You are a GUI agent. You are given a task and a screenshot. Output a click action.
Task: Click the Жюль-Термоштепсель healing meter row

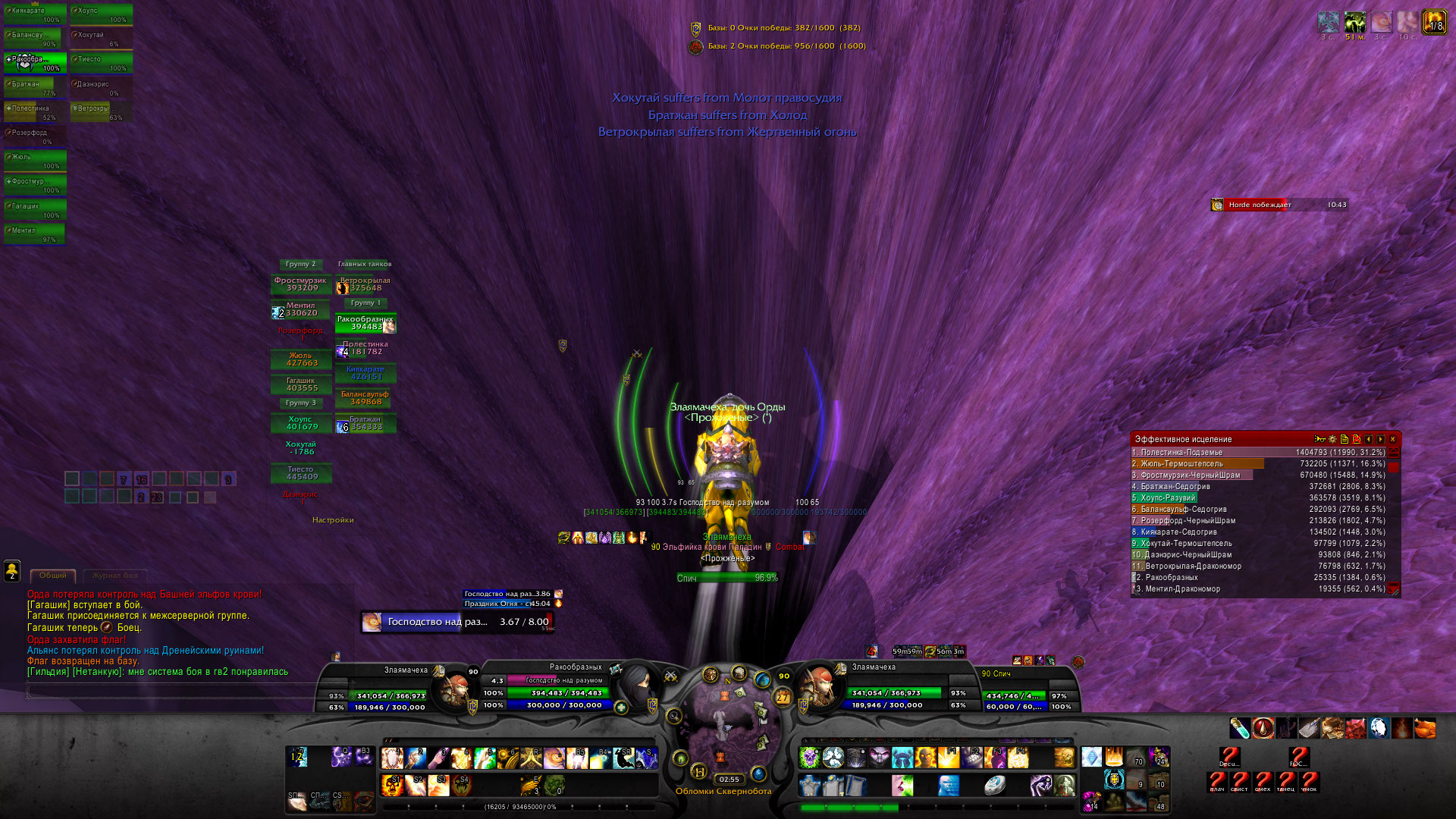pyautogui.click(x=1259, y=464)
